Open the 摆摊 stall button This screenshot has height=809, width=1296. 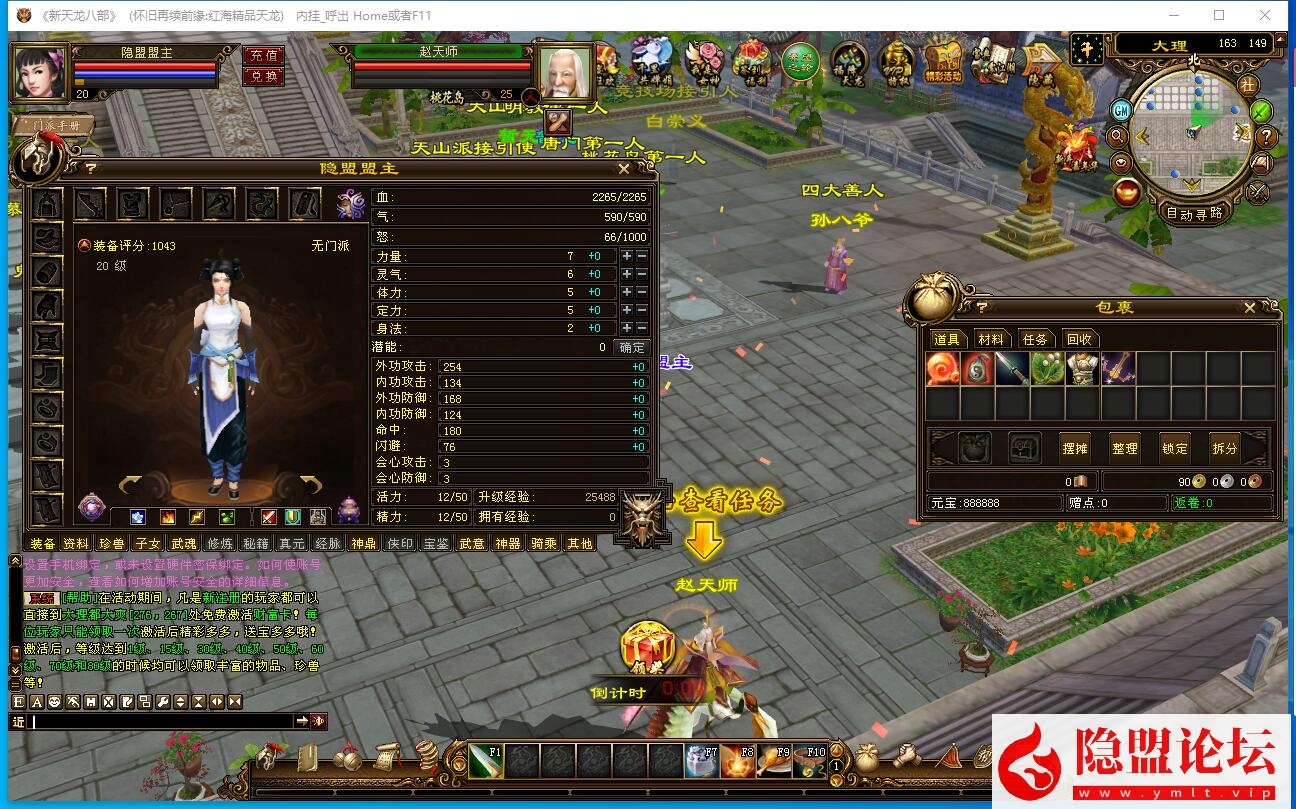pos(1074,448)
